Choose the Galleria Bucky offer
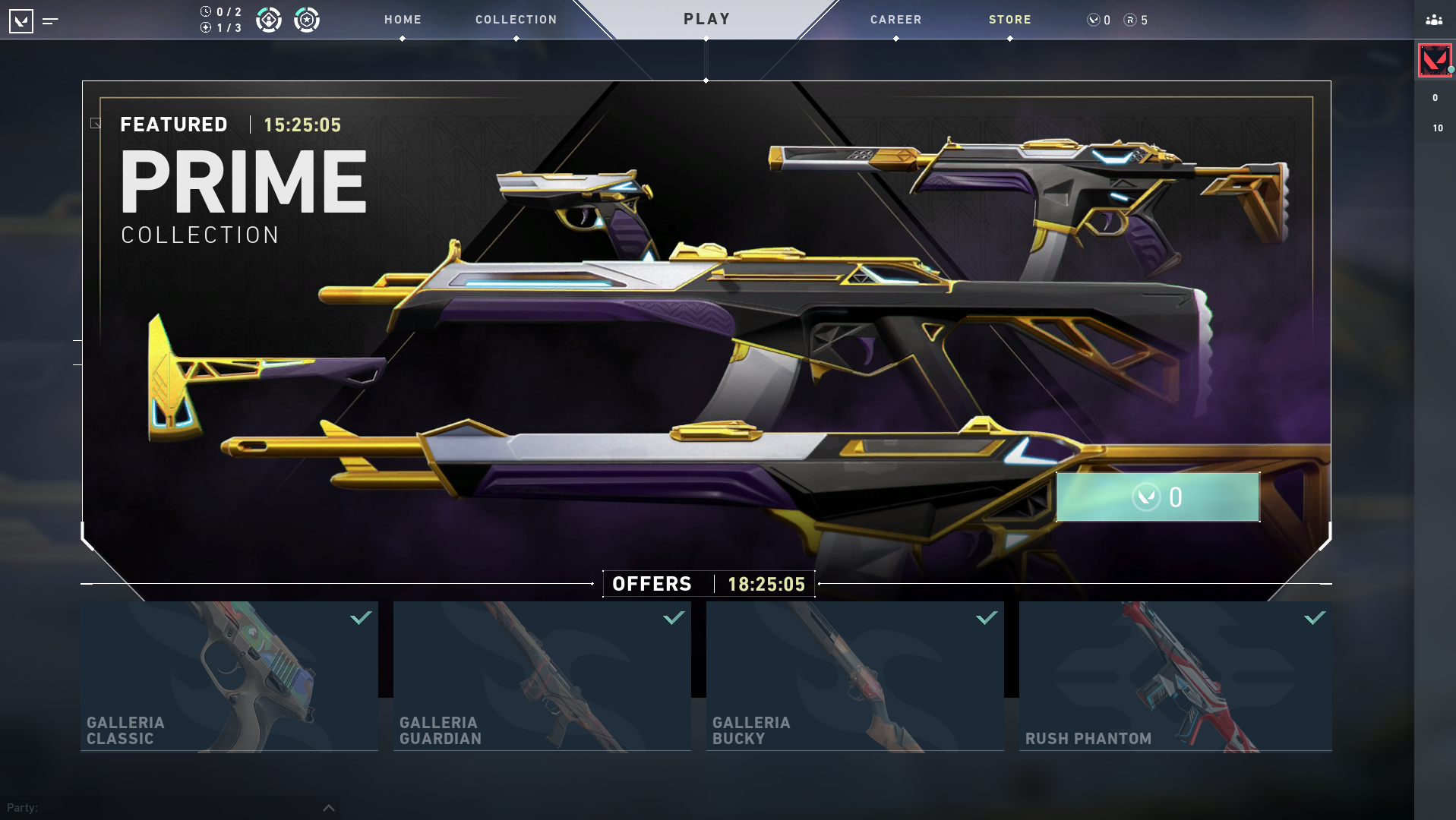This screenshot has width=1456, height=820. coord(854,676)
